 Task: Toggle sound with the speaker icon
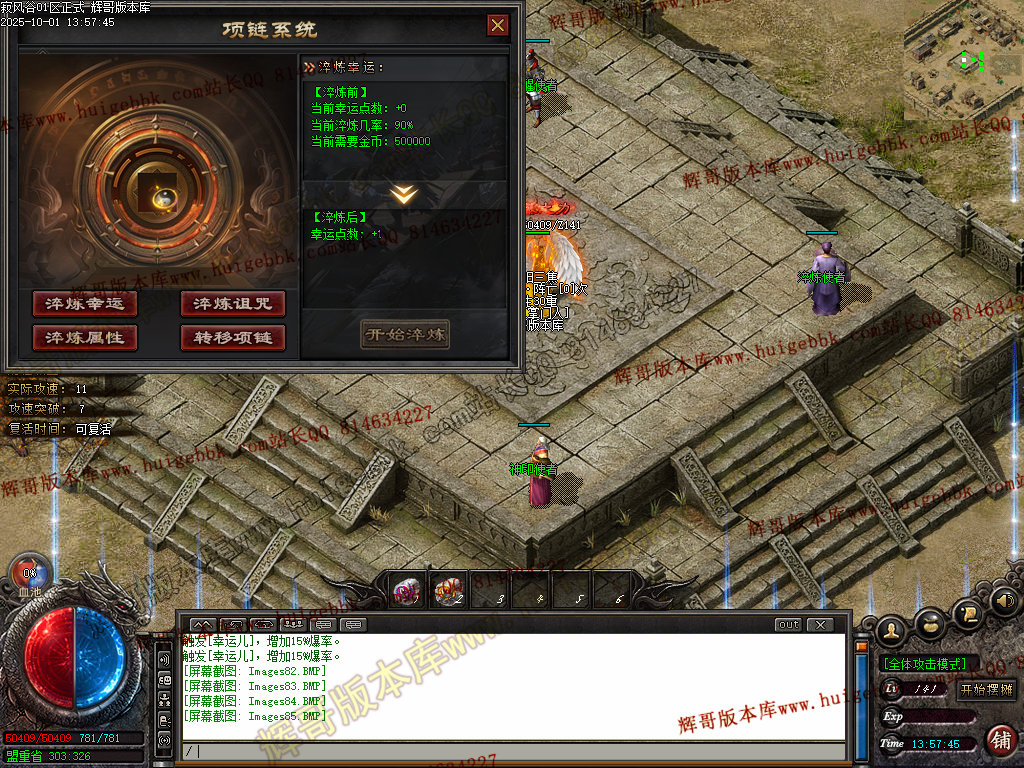coord(1005,602)
